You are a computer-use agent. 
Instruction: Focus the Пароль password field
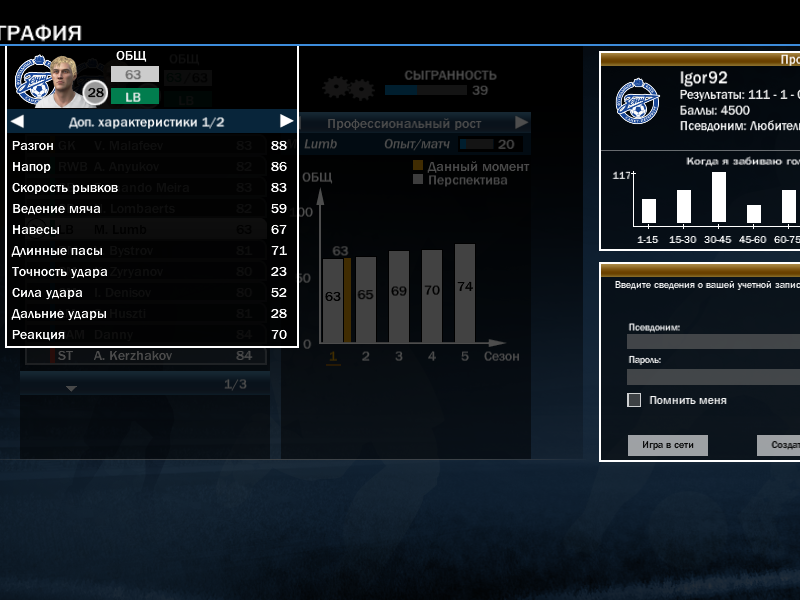pyautogui.click(x=713, y=376)
